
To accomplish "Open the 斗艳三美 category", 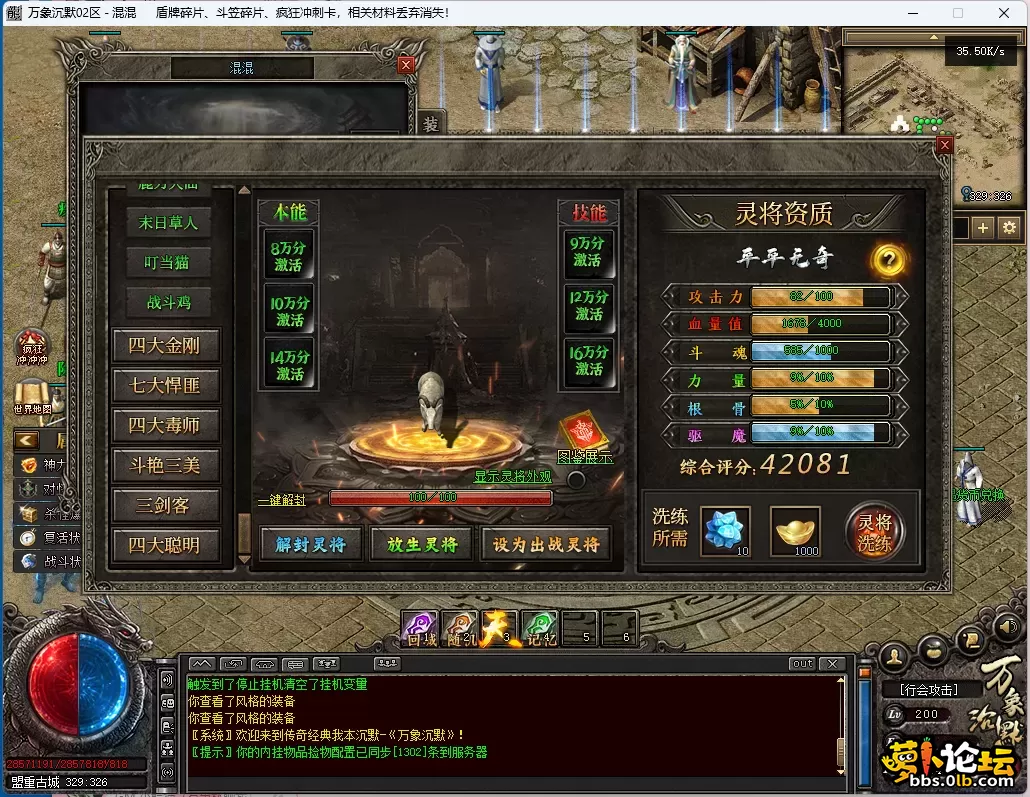I will pyautogui.click(x=165, y=465).
